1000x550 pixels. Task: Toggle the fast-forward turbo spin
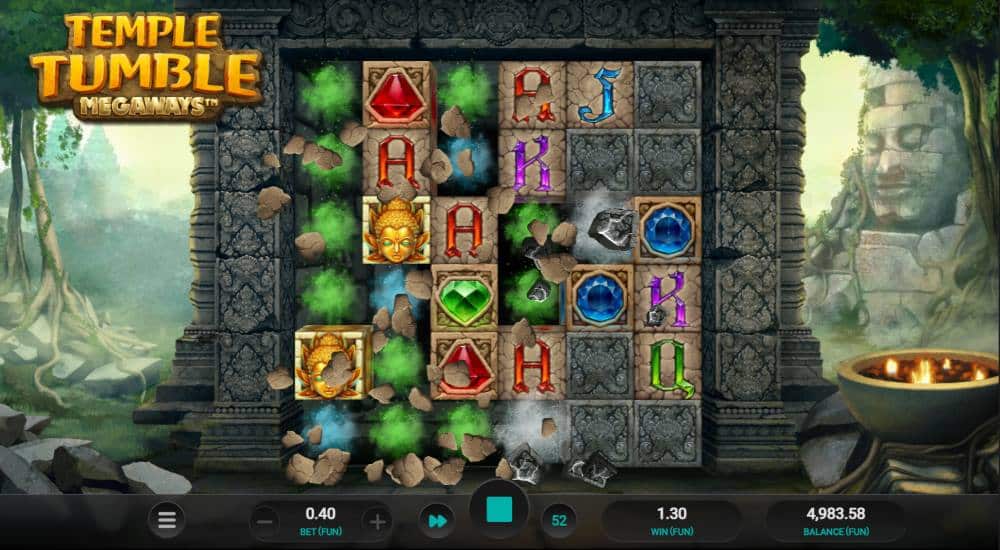437,521
